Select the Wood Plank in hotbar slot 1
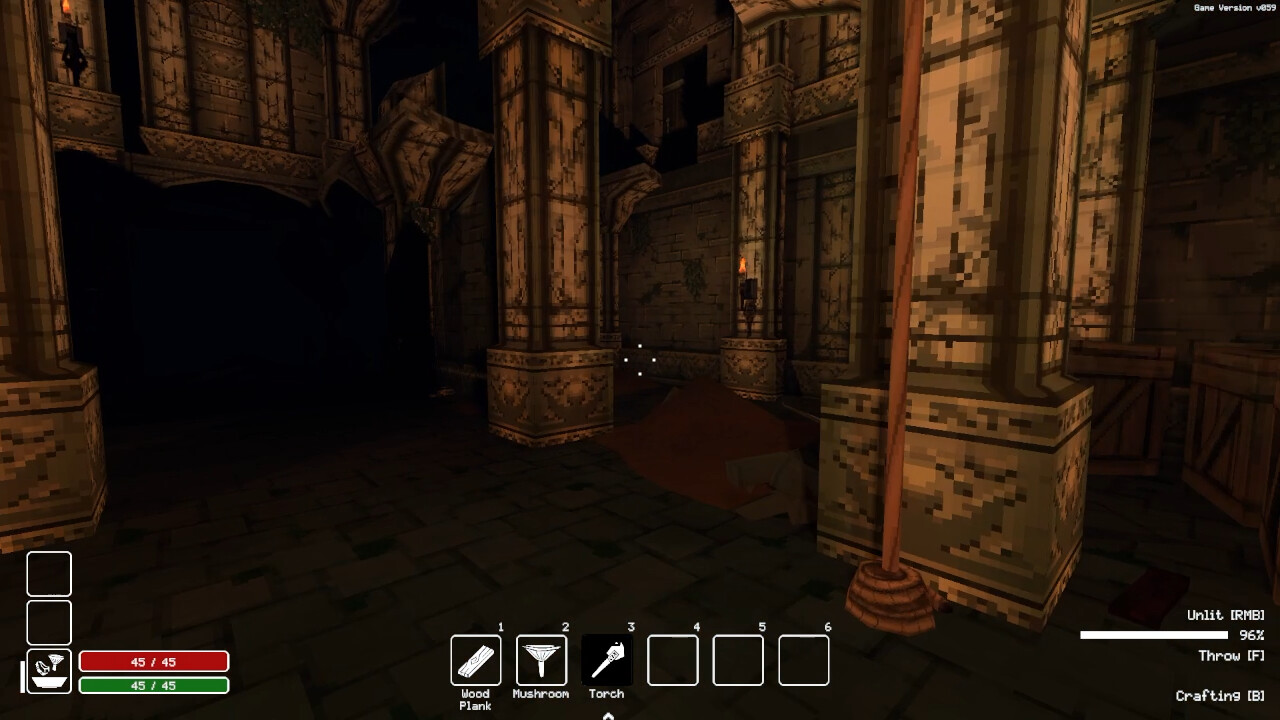 click(476, 659)
